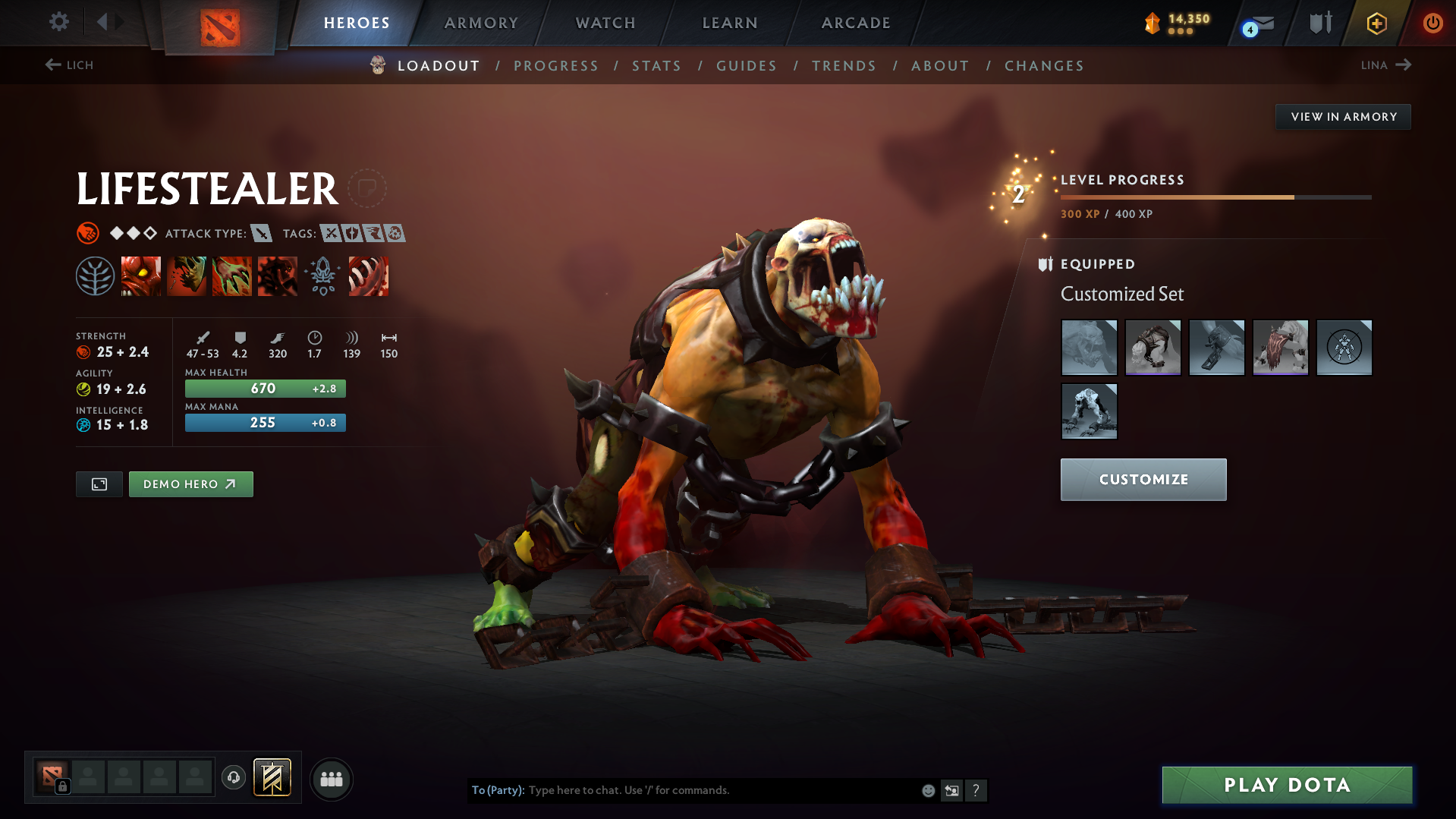This screenshot has height=819, width=1456.
Task: Start matchmaking with Play Dota
Action: pyautogui.click(x=1287, y=785)
